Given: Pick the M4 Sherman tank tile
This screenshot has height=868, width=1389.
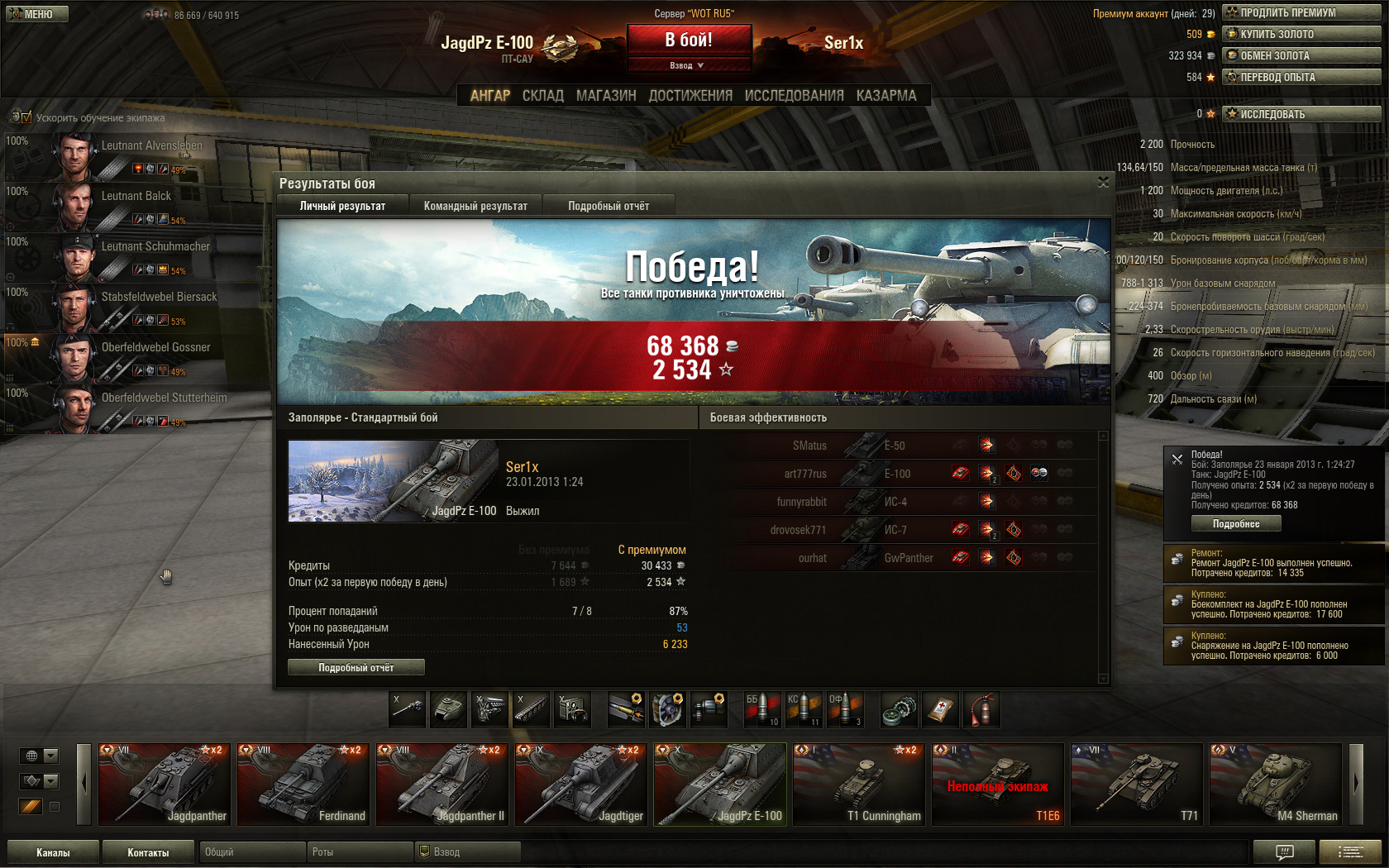Looking at the screenshot, I should click(1275, 785).
